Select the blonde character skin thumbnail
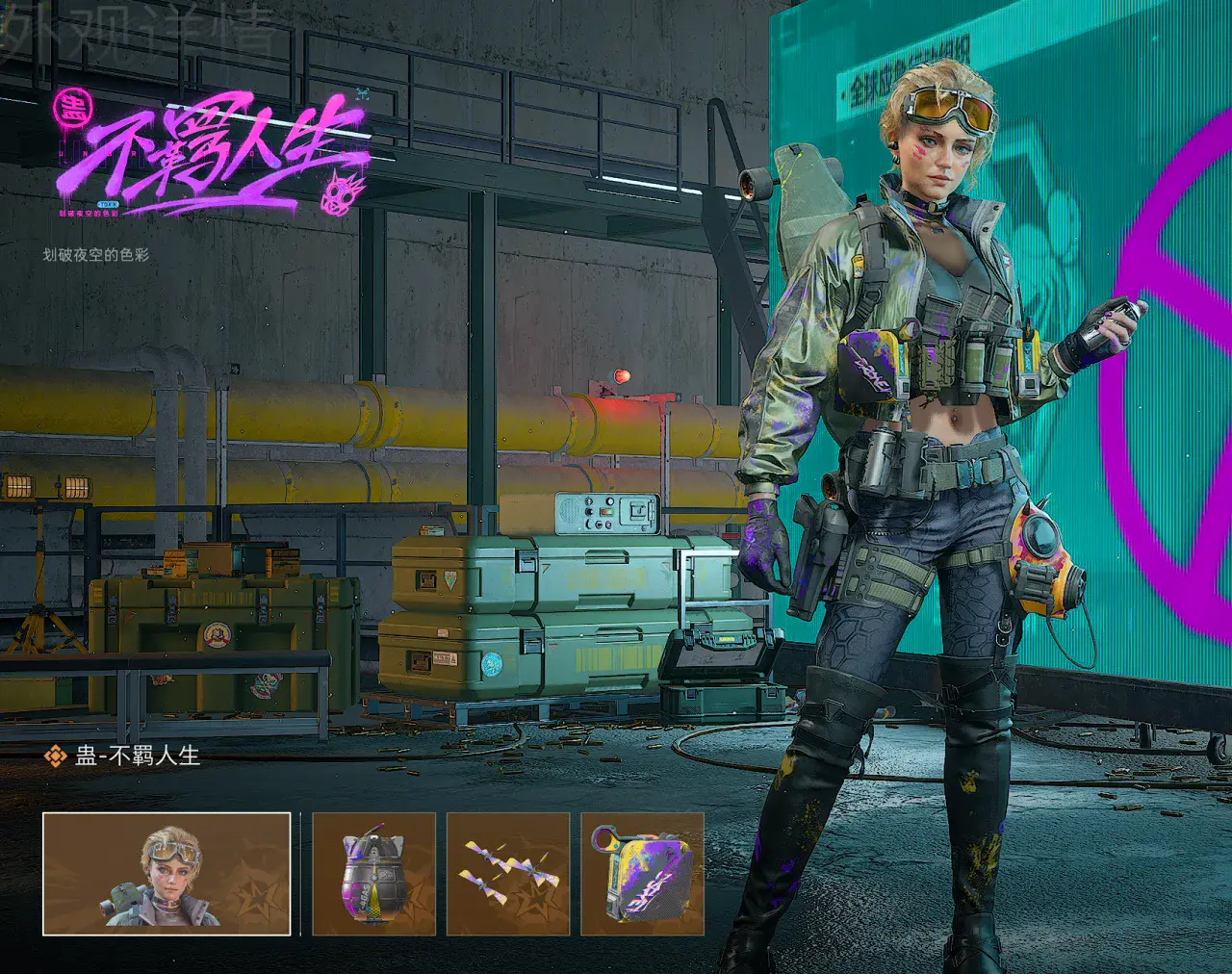 pyautogui.click(x=167, y=874)
